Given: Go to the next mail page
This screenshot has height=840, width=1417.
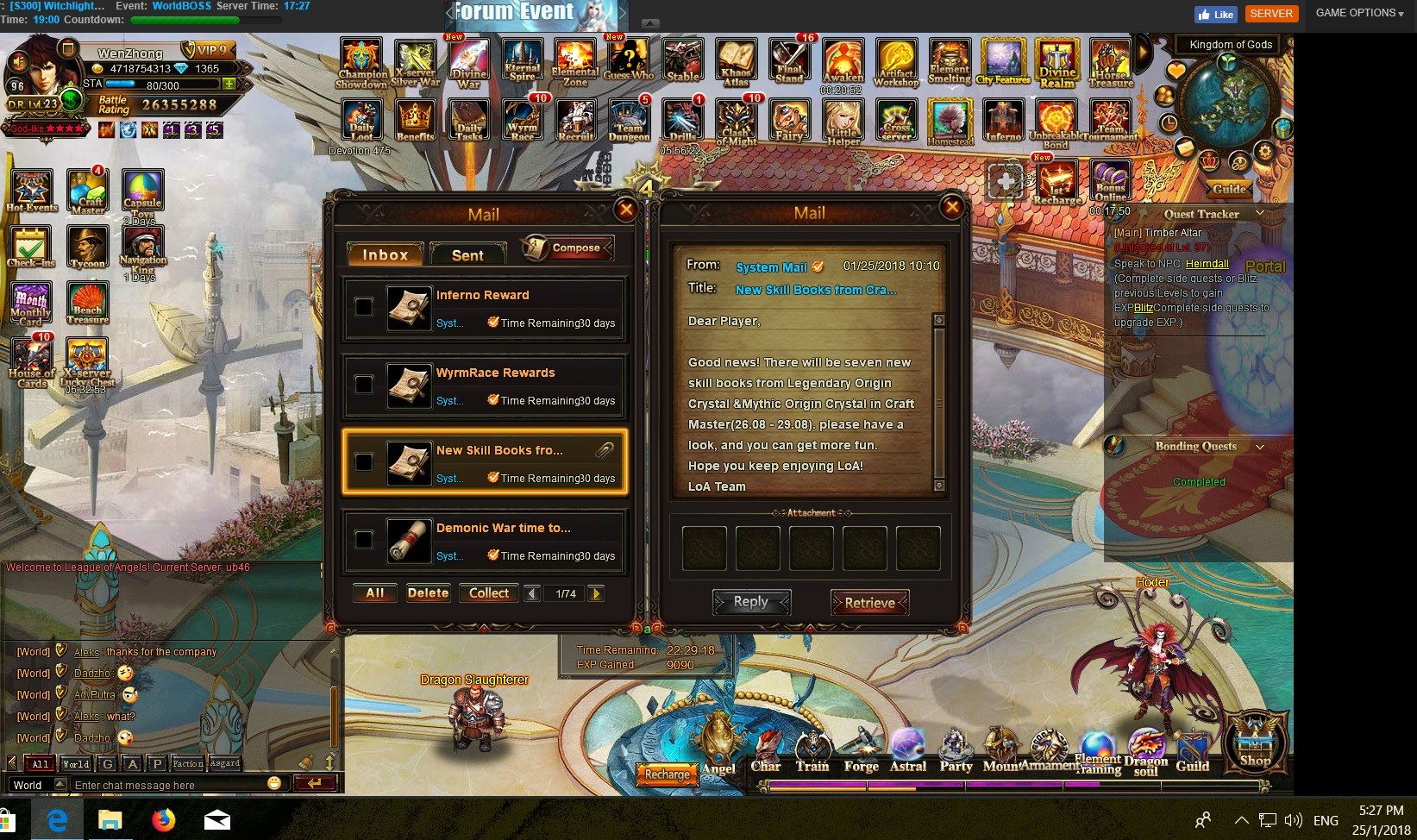Looking at the screenshot, I should (596, 593).
